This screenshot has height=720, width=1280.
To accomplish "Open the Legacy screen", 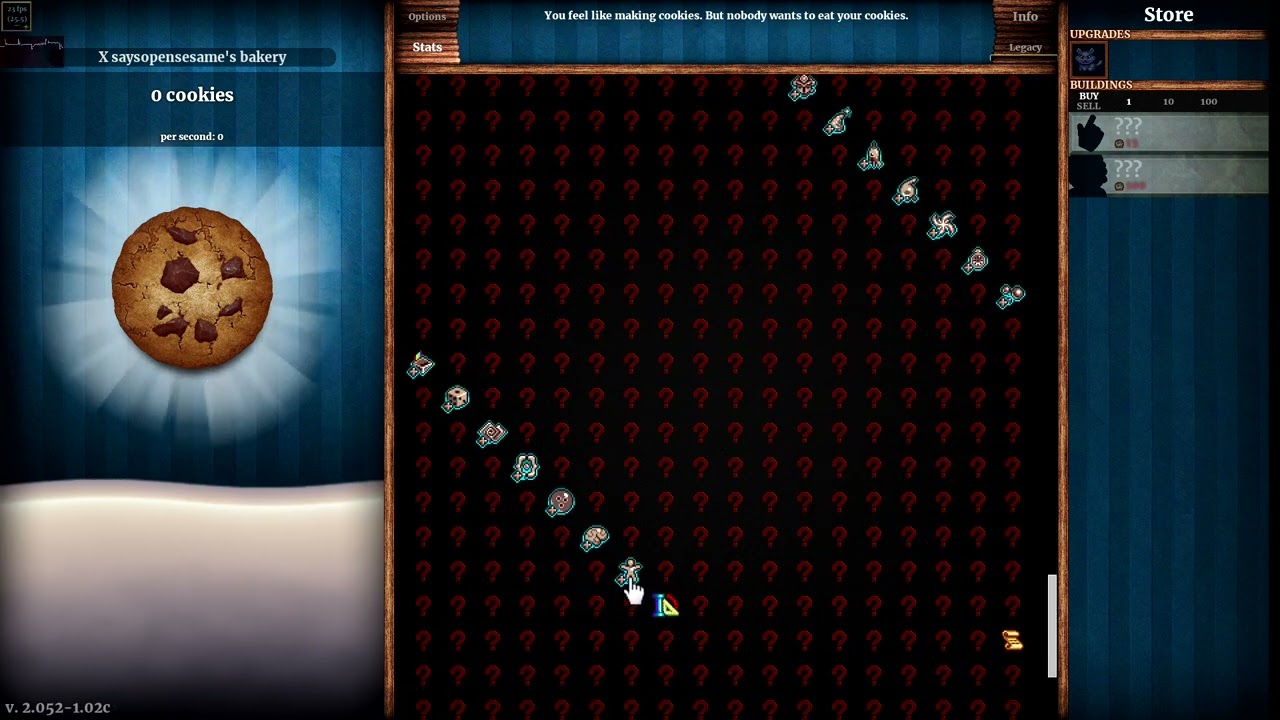I will click(1025, 47).
